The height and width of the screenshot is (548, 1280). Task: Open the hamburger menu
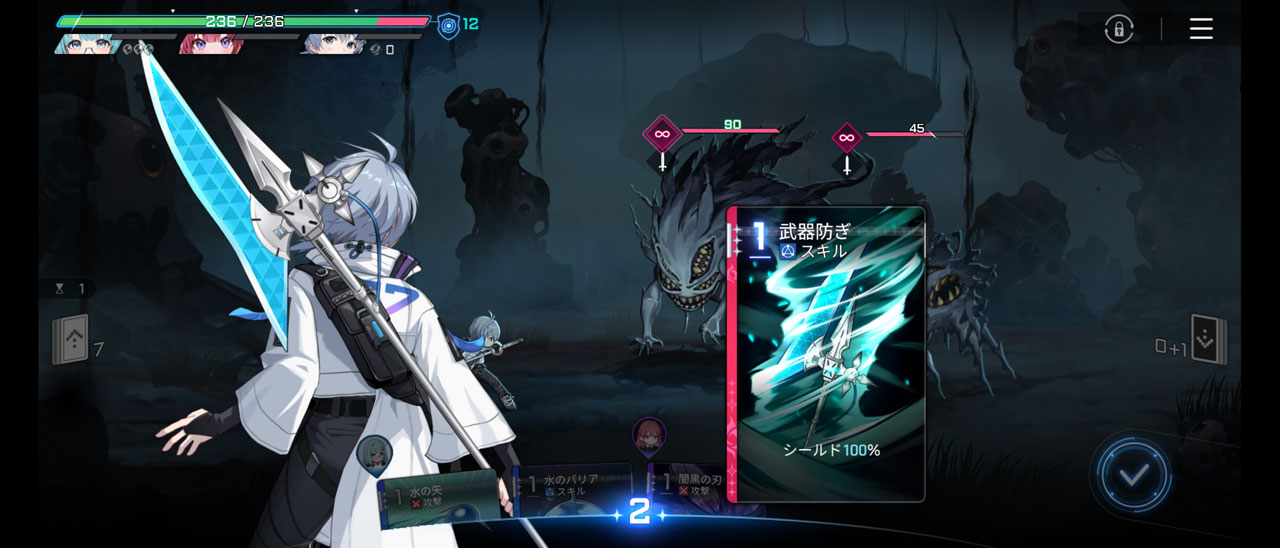1201,29
